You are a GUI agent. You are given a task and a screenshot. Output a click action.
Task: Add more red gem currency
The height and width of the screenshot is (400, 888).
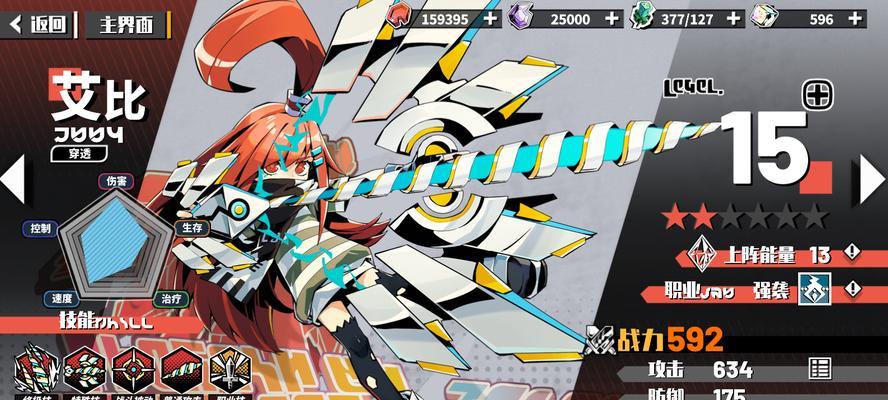(x=490, y=18)
